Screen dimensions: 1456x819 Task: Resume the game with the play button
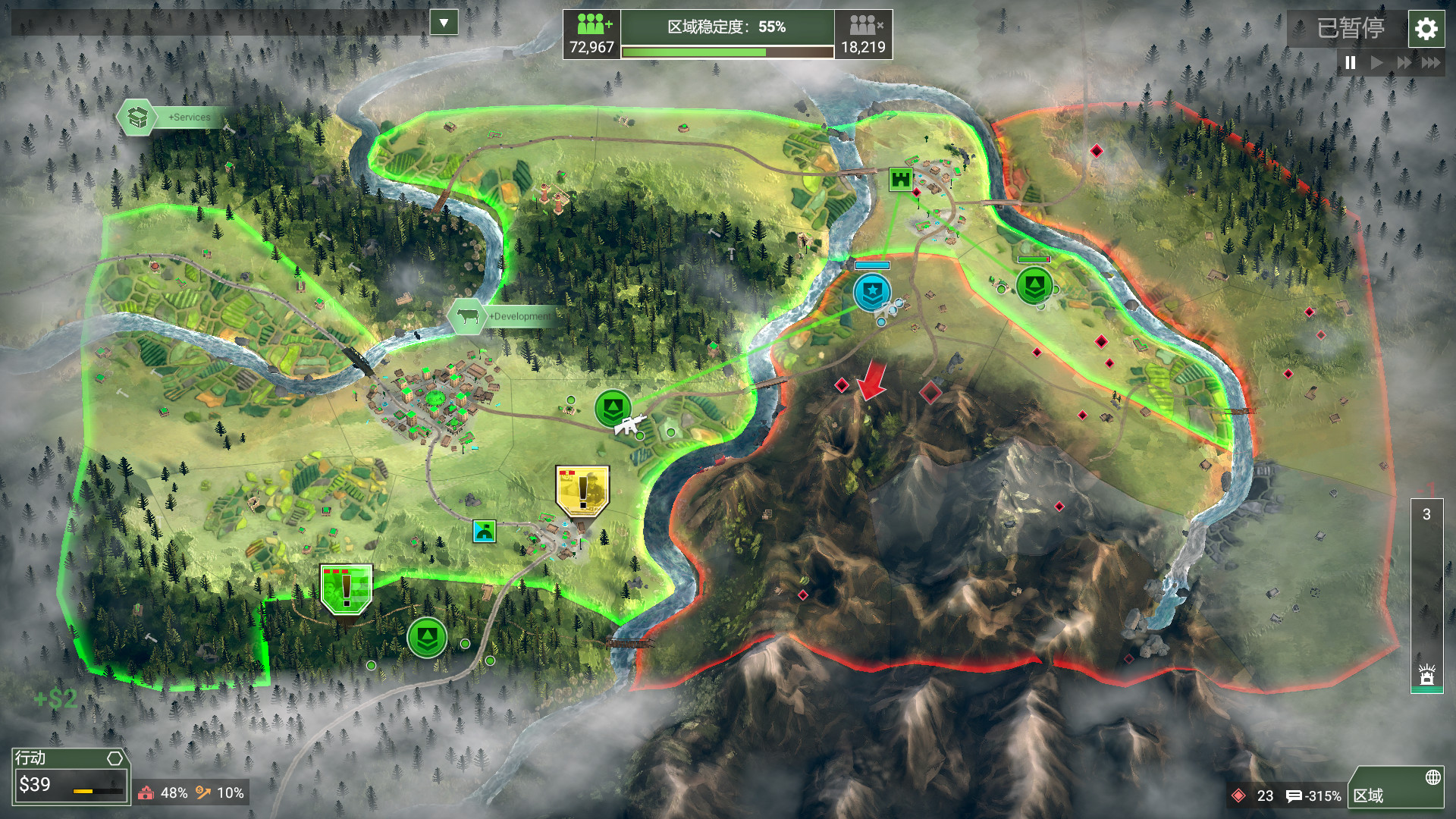point(1376,64)
